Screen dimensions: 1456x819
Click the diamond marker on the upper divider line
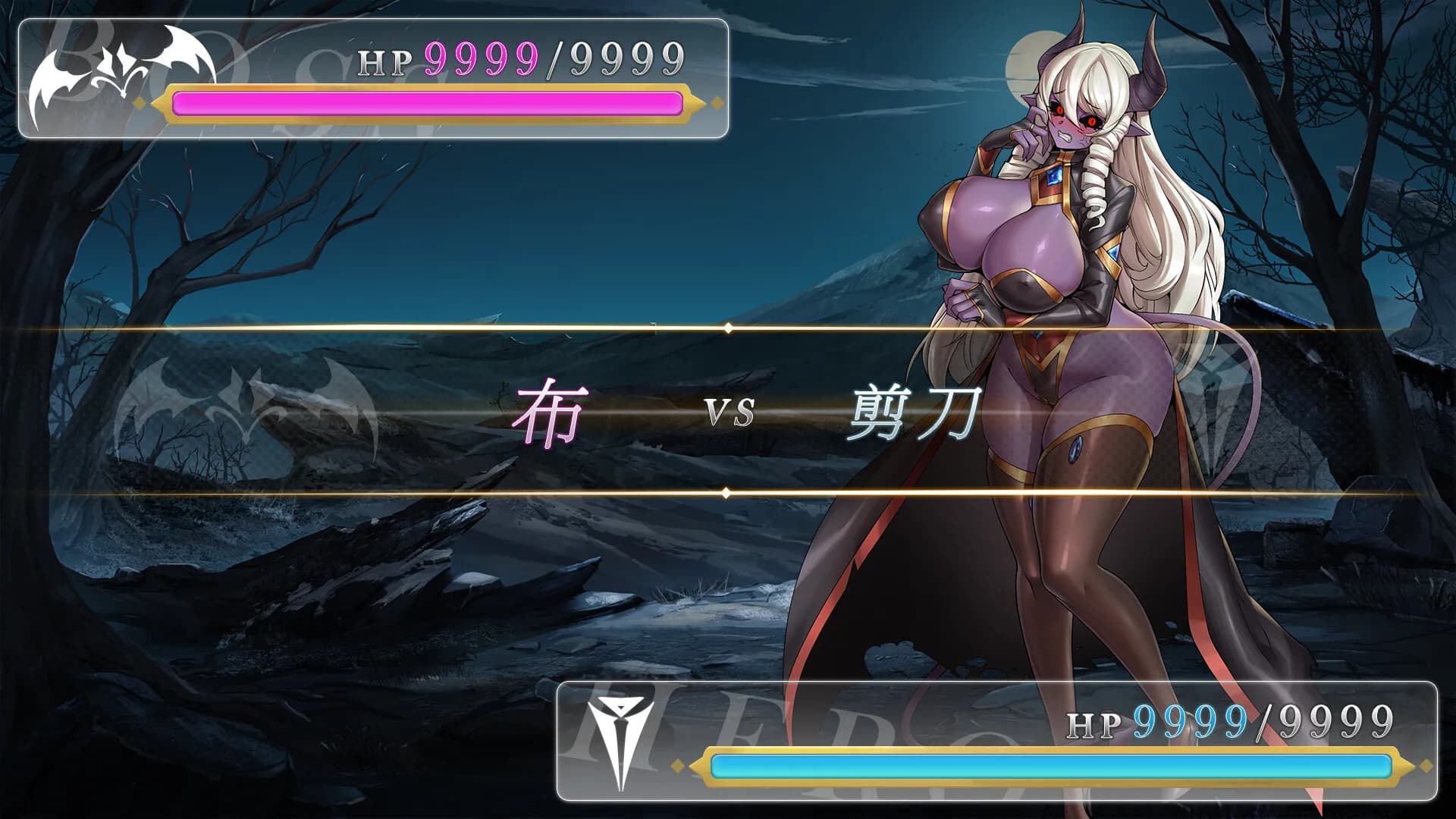point(730,329)
